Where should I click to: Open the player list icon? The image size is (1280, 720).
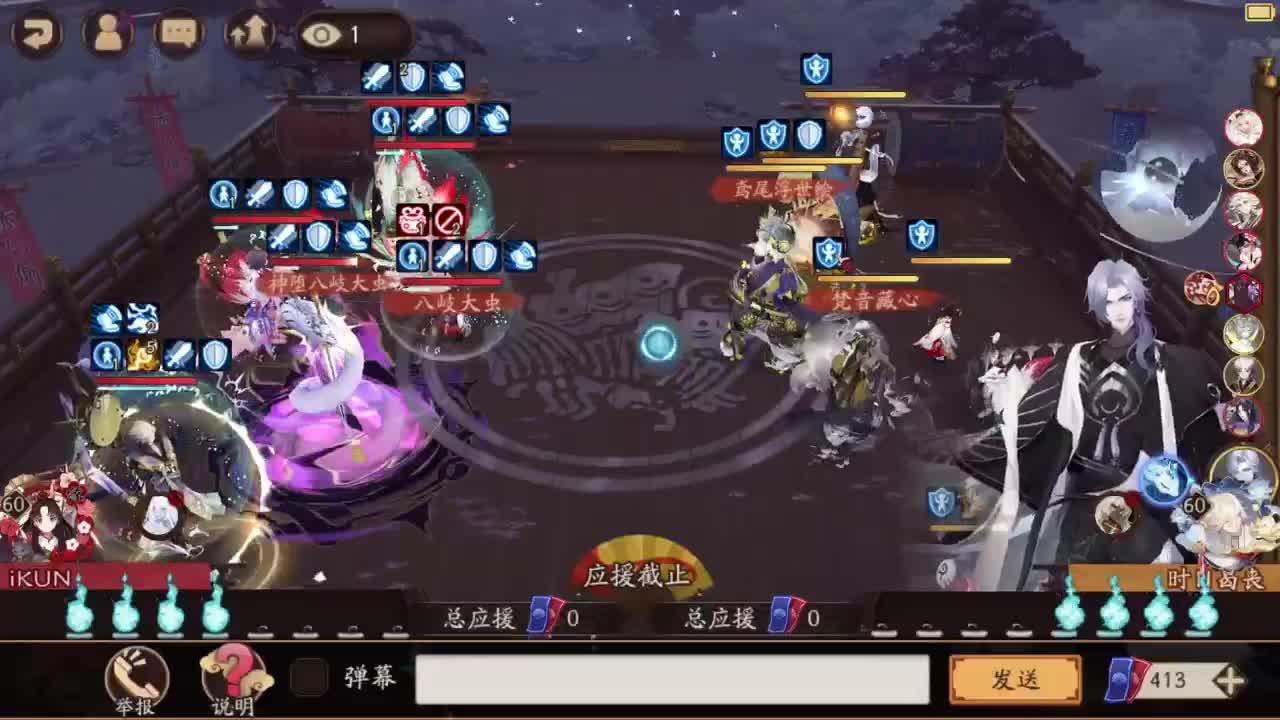[x=107, y=31]
